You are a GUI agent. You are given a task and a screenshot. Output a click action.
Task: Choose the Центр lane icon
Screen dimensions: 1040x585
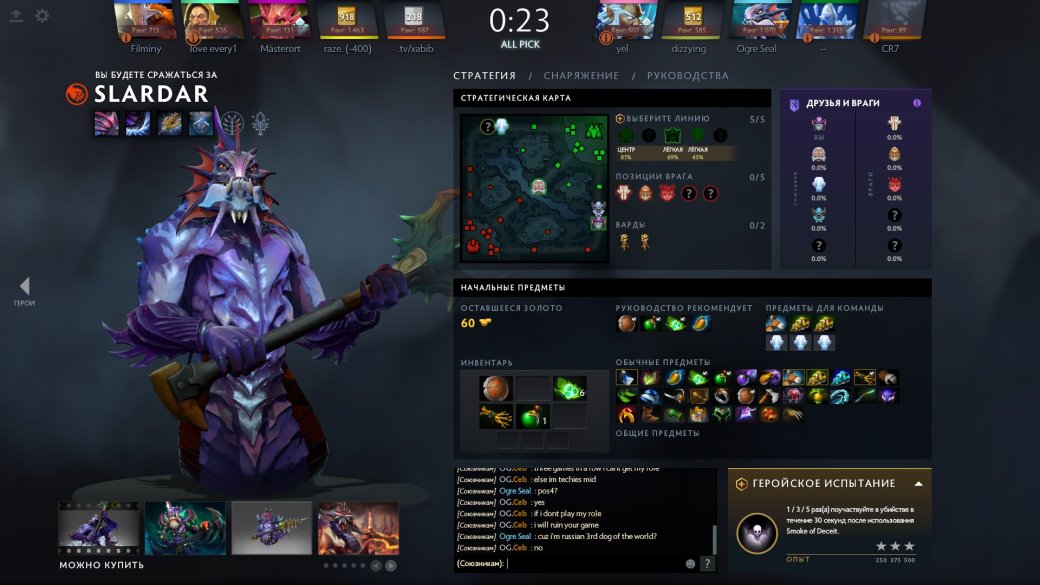tap(626, 136)
